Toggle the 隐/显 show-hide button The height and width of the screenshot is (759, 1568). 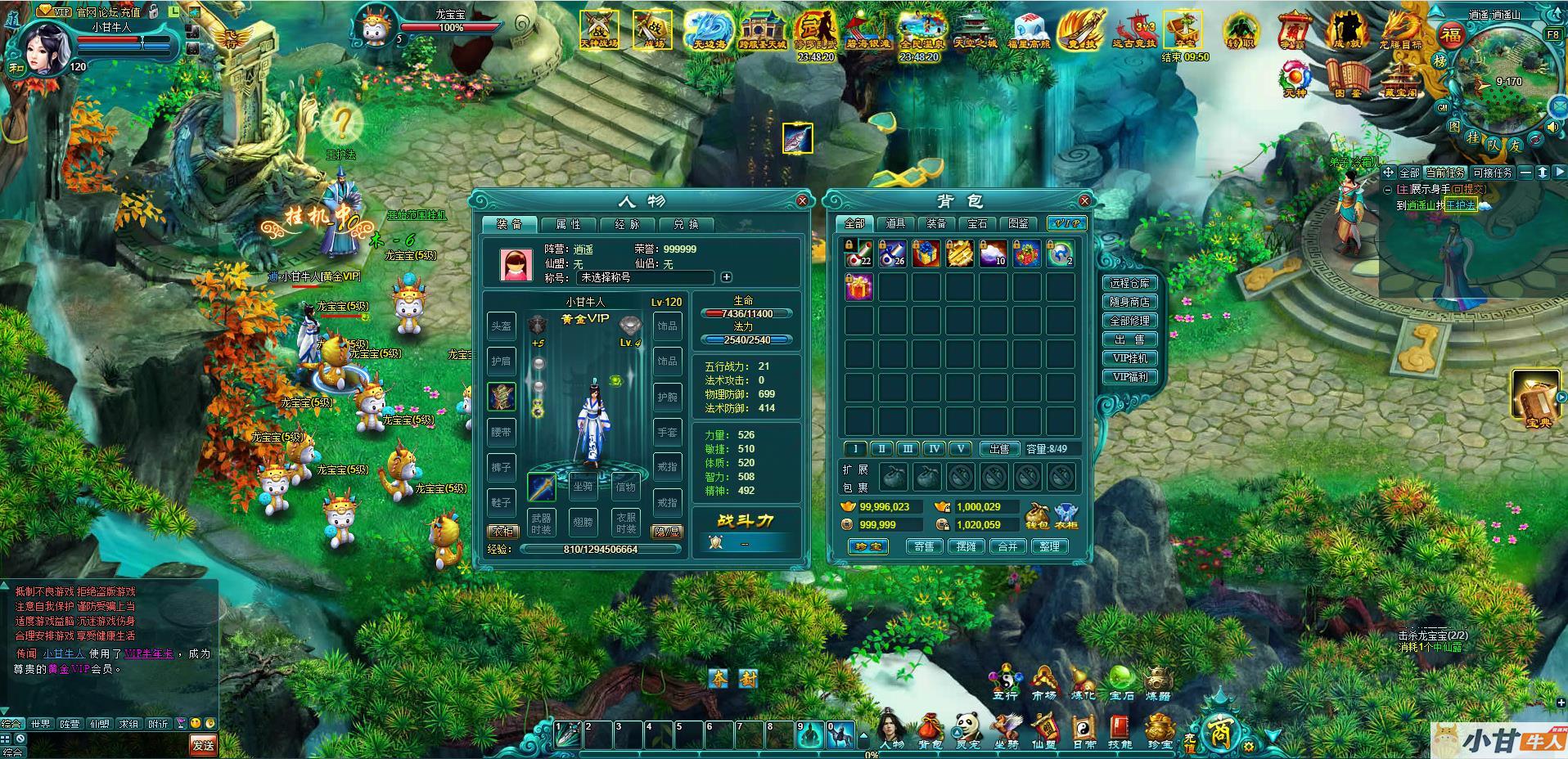click(666, 532)
